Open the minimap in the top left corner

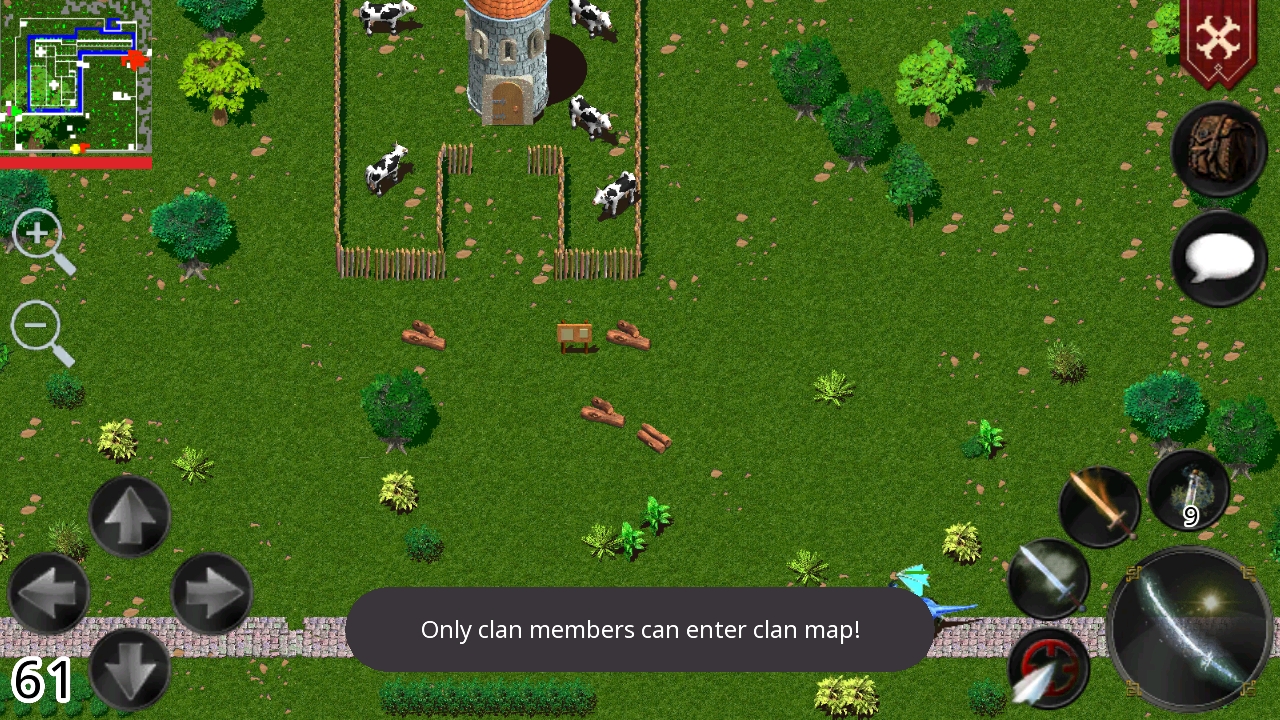tap(75, 75)
